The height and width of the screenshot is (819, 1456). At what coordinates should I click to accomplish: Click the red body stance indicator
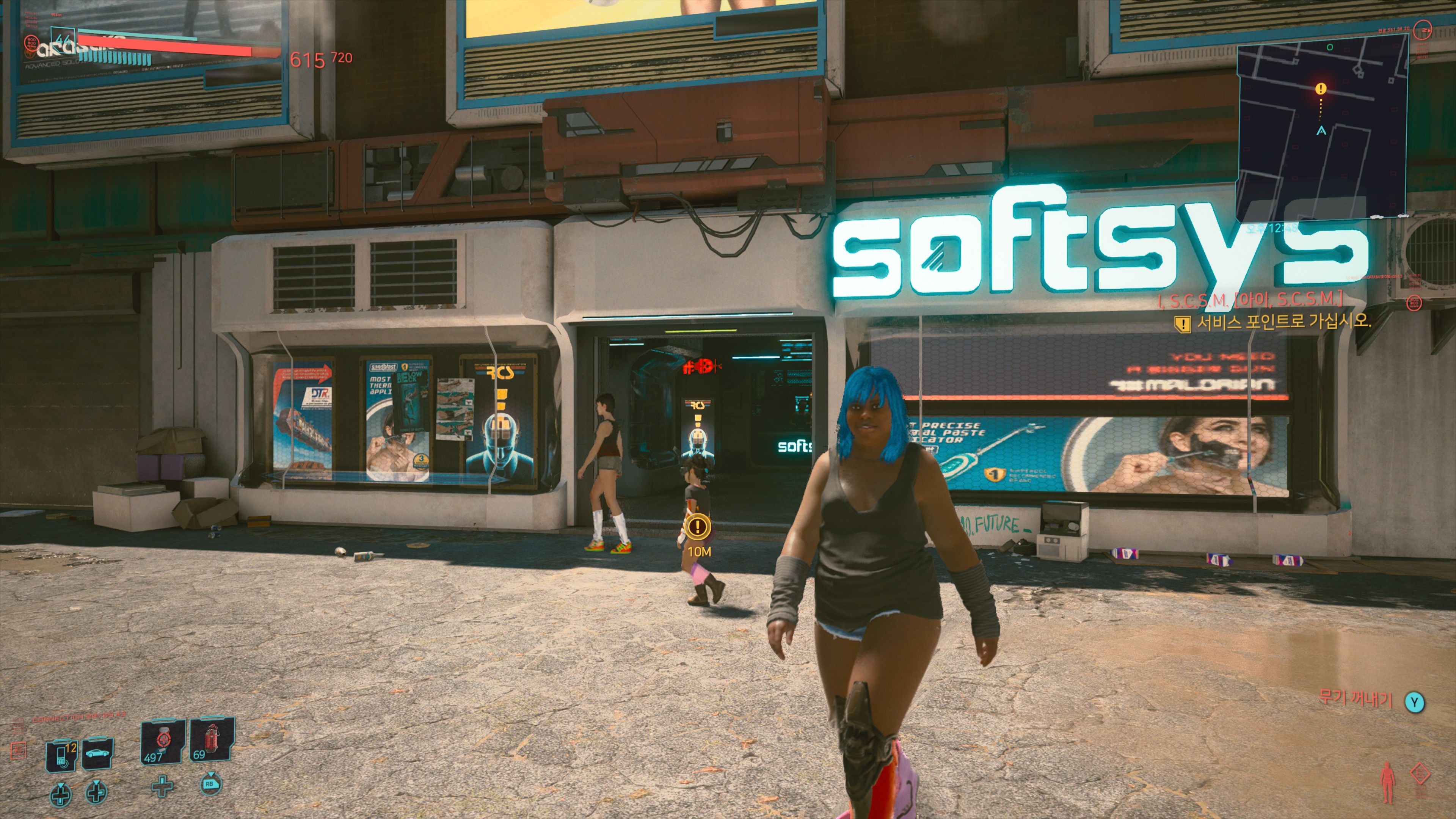tap(1388, 782)
